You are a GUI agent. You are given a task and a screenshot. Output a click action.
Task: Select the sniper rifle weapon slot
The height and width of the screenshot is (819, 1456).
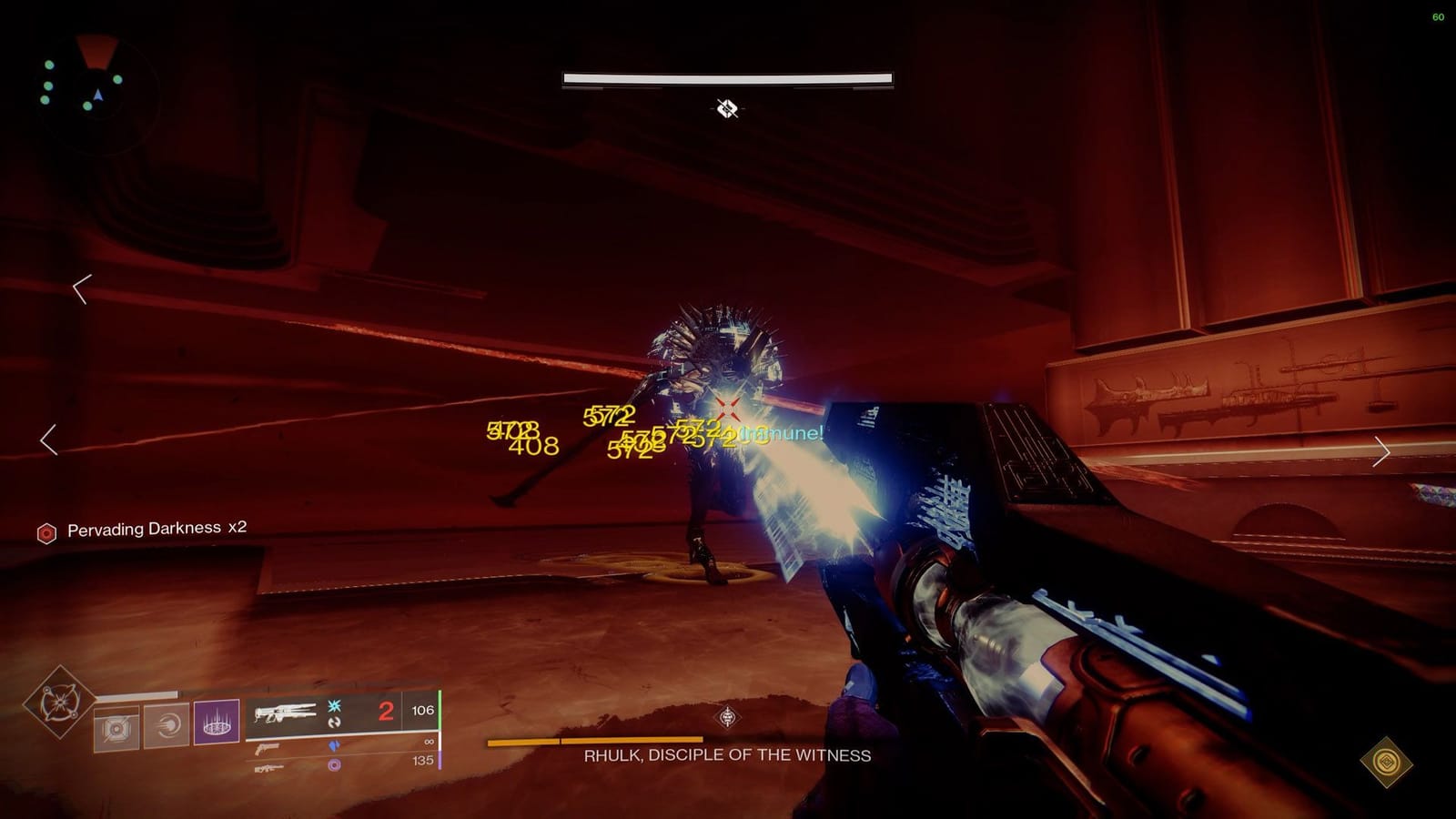[x=269, y=770]
